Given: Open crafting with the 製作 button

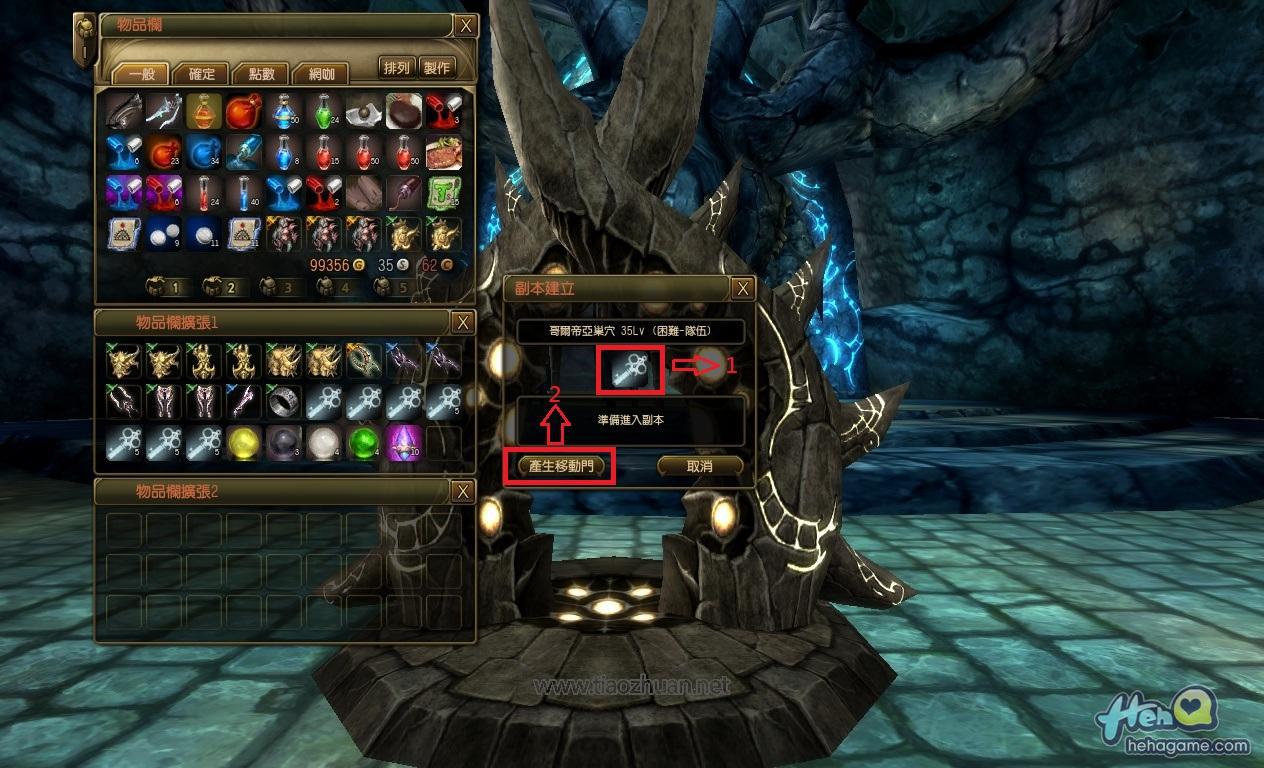Looking at the screenshot, I should (437, 68).
